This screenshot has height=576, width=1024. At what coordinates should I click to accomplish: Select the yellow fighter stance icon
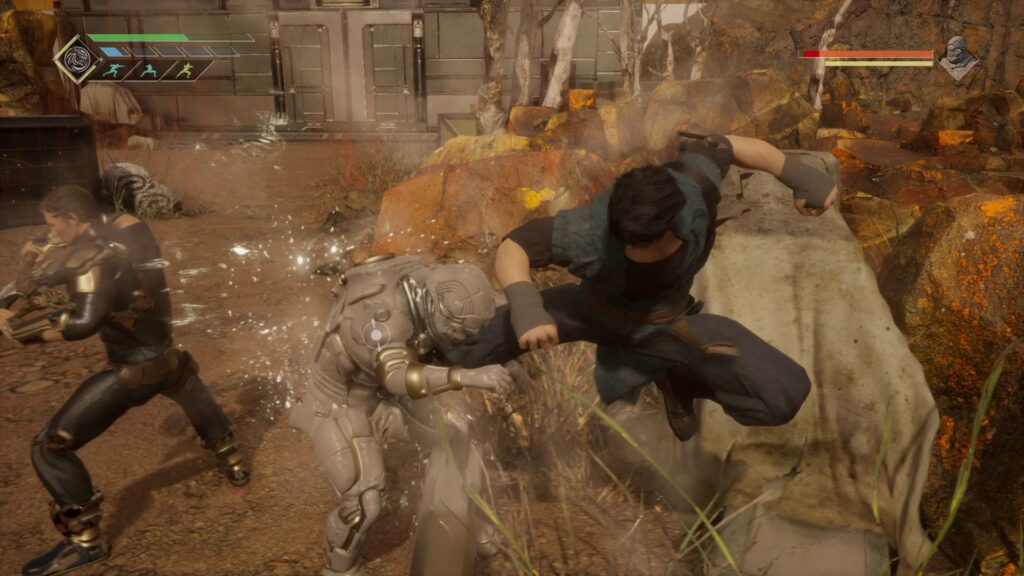tap(185, 71)
